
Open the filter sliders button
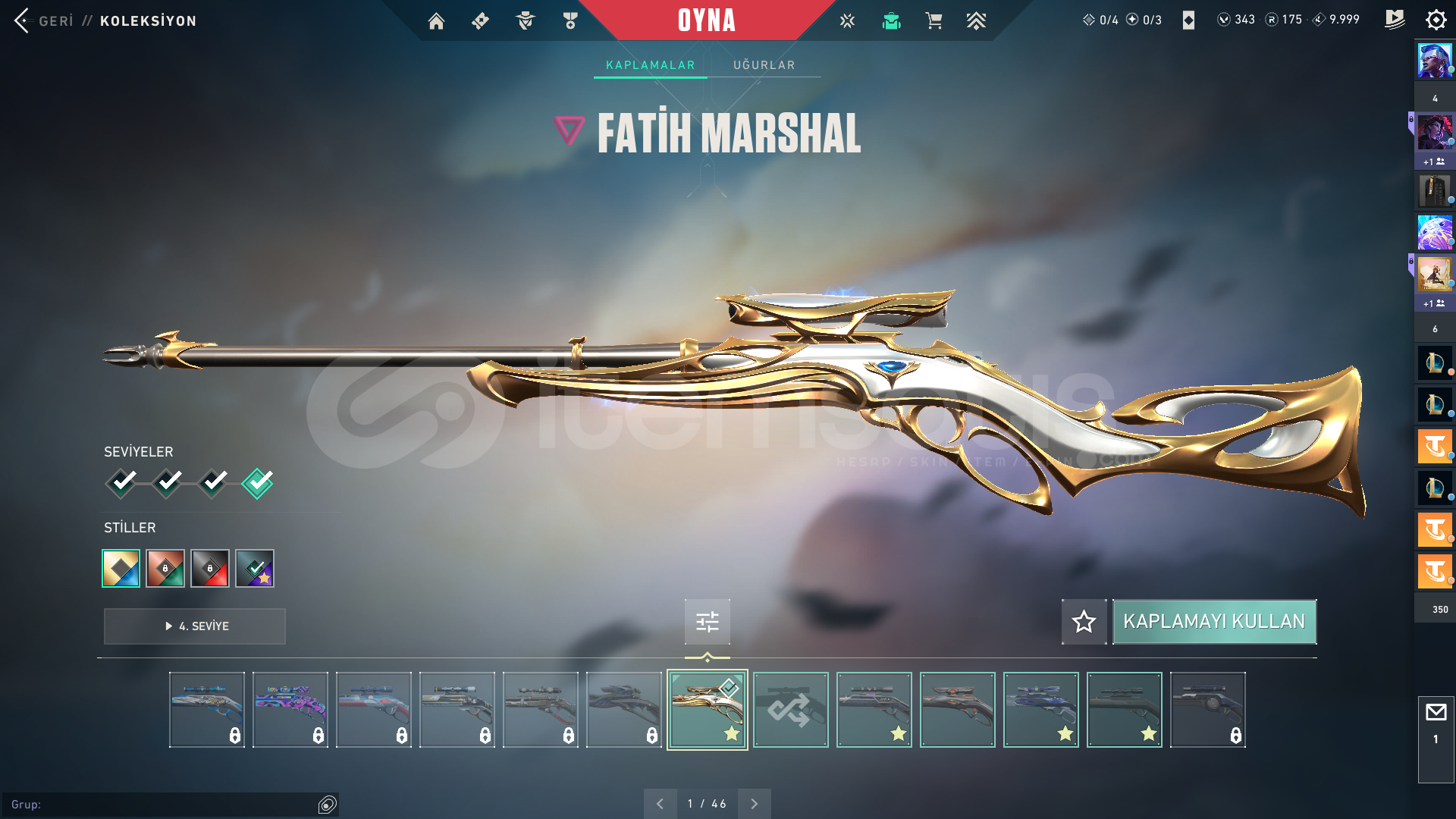707,622
